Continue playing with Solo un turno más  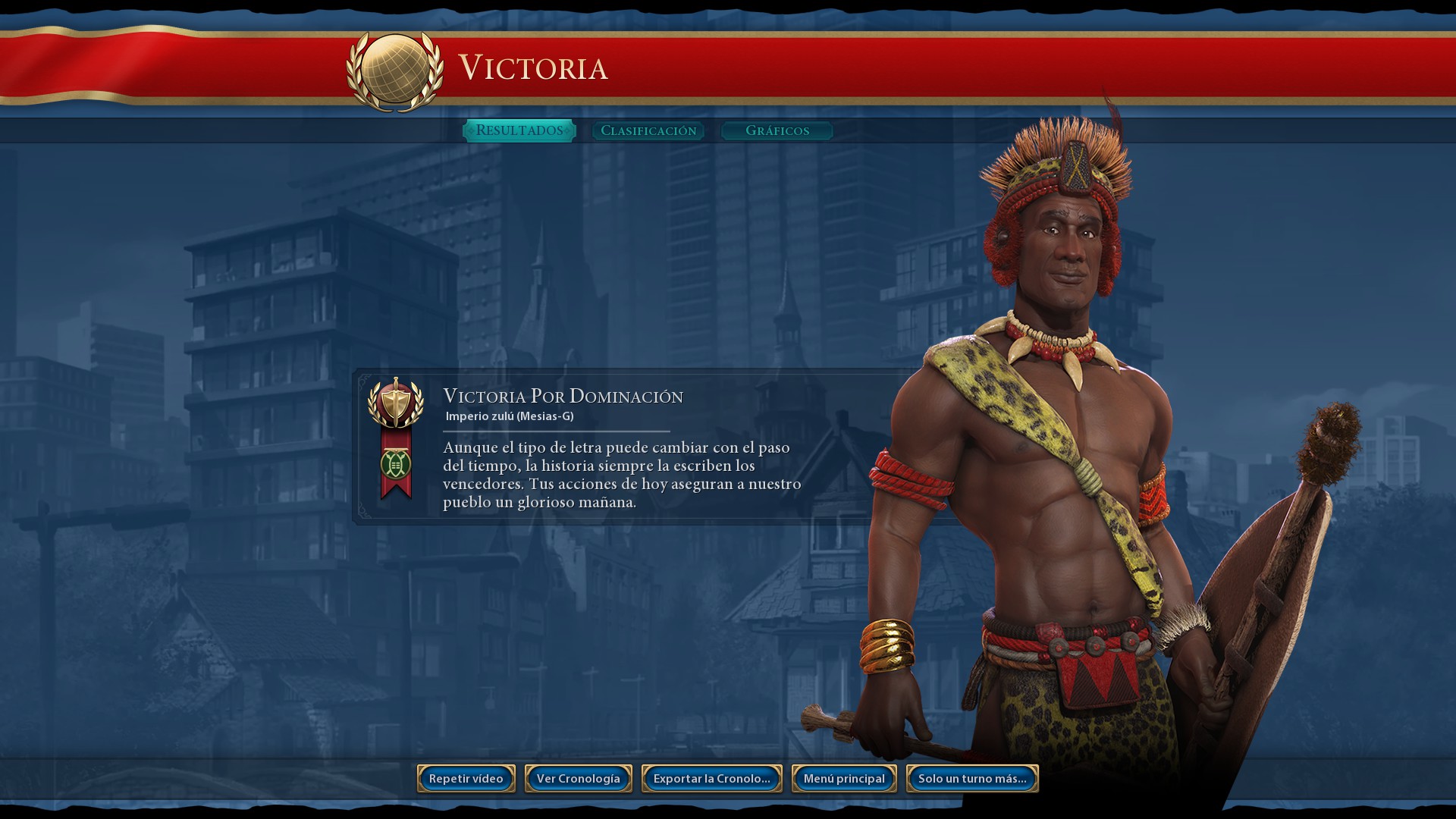click(972, 779)
